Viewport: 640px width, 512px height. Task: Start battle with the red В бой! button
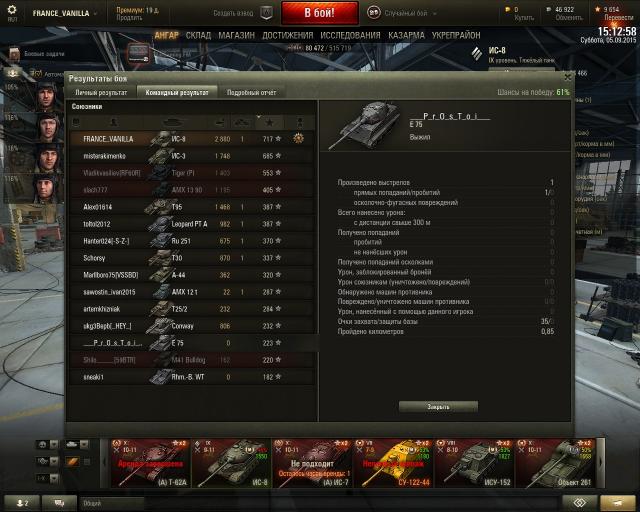click(x=318, y=14)
